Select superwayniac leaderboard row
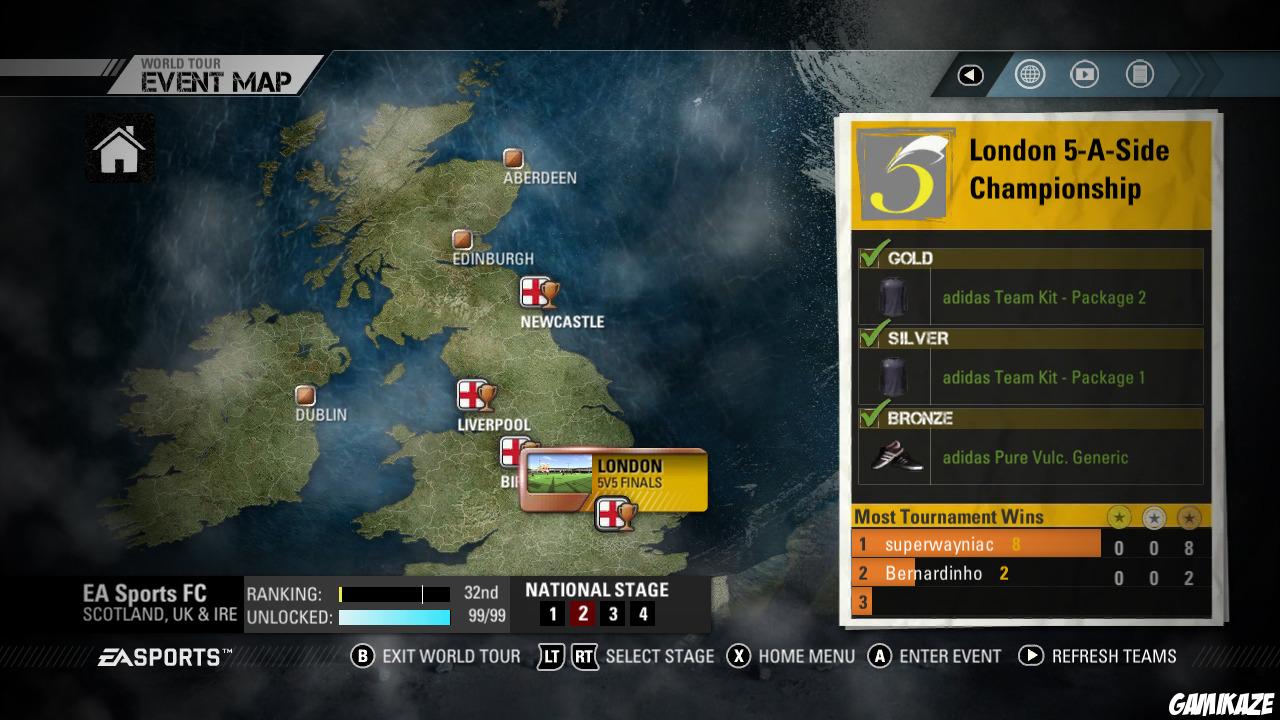This screenshot has width=1280, height=720. point(975,545)
